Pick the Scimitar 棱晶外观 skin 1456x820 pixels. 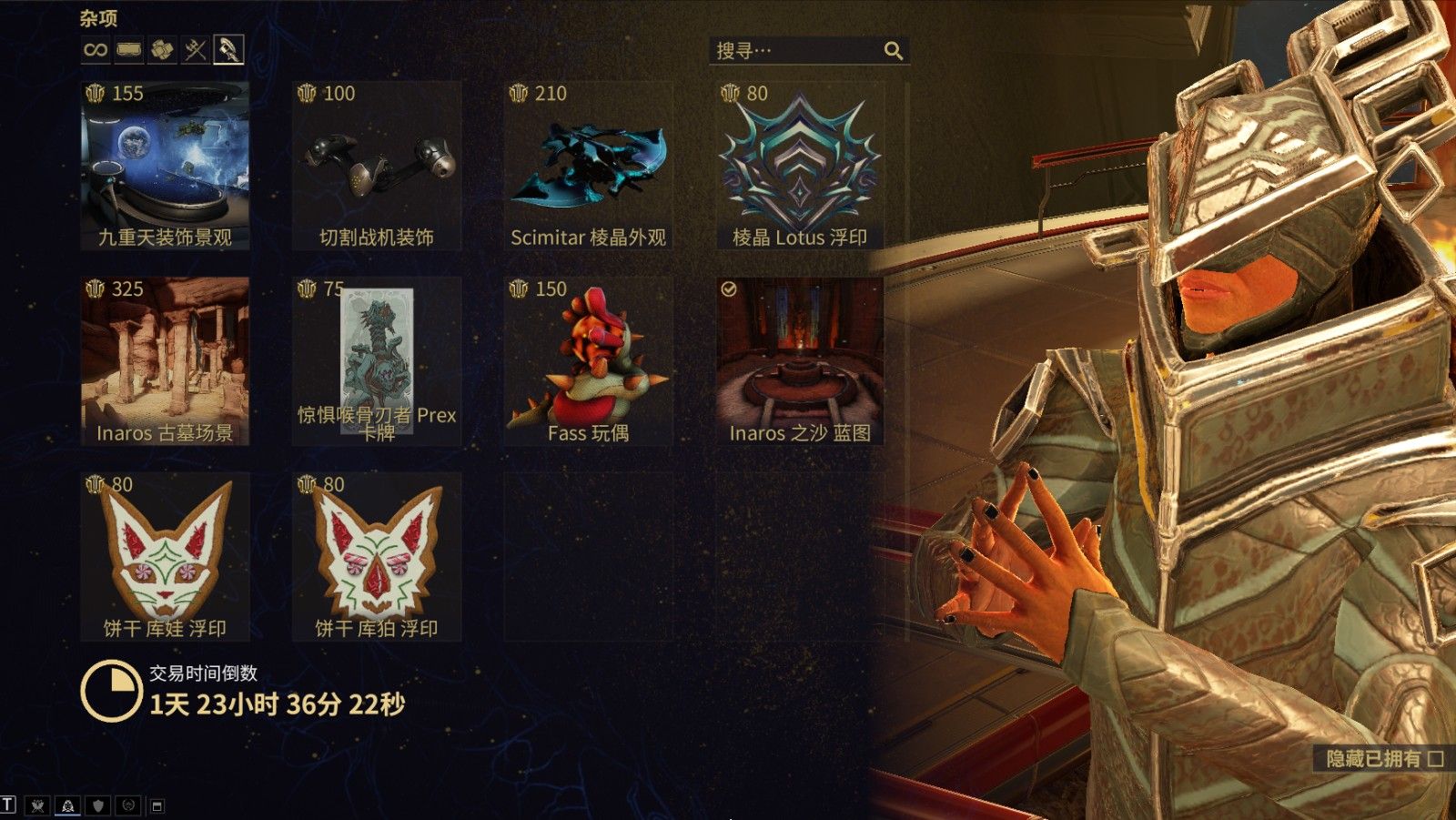coord(588,165)
